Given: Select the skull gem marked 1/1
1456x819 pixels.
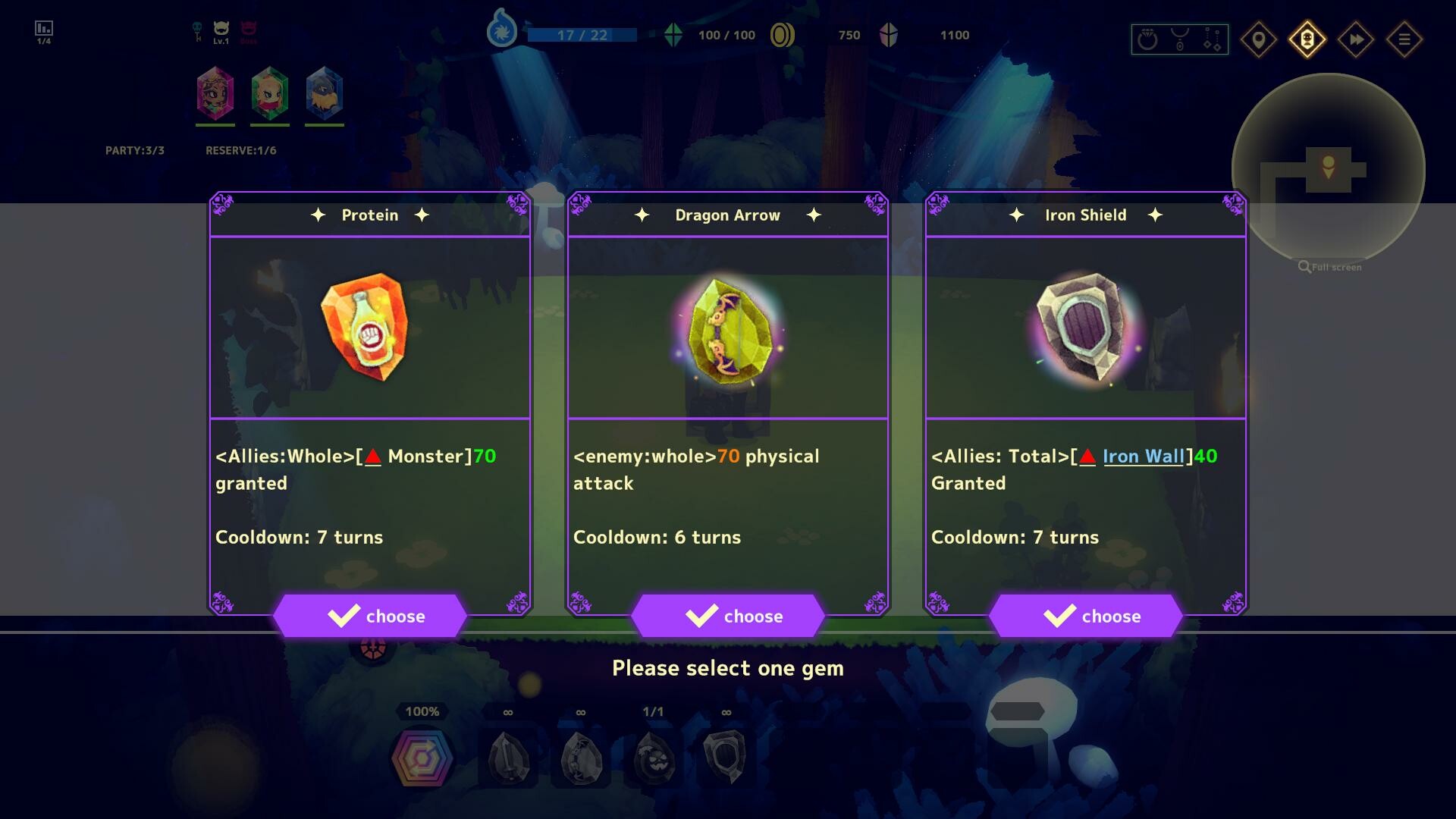Looking at the screenshot, I should point(651,757).
